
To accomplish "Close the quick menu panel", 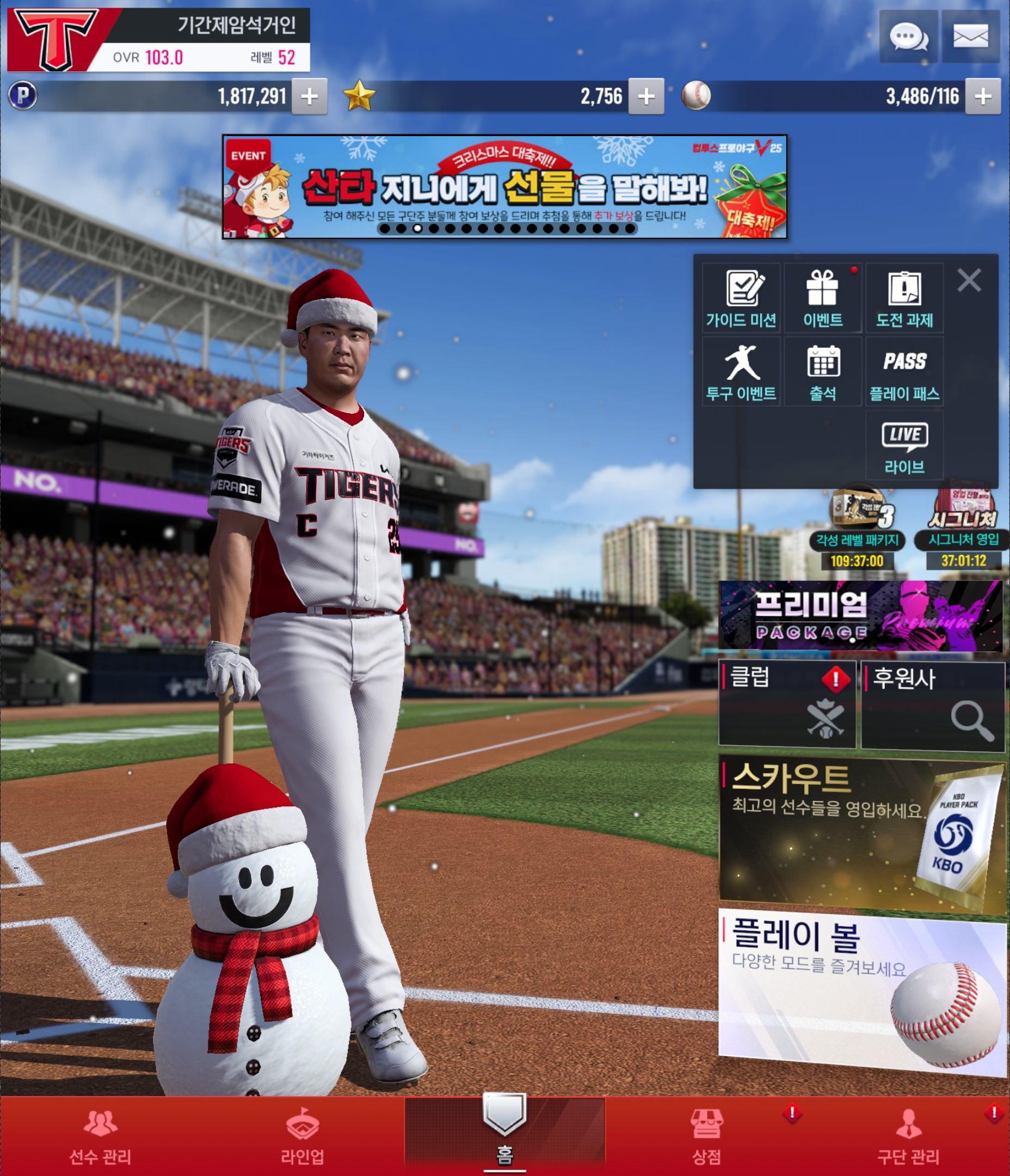I will point(969,280).
